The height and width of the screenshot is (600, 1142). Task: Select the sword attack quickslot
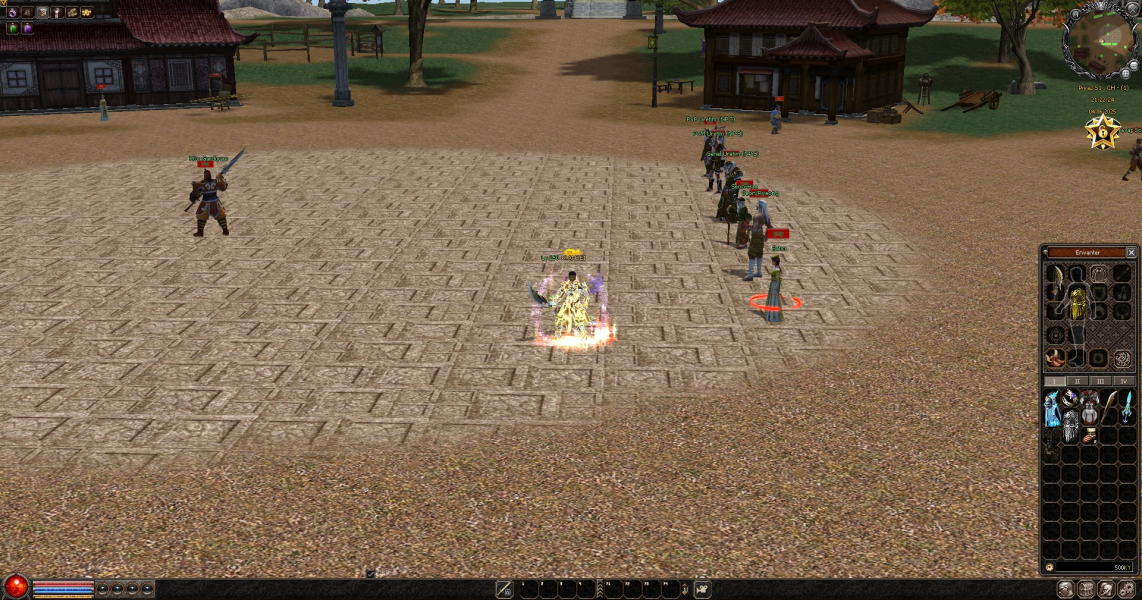[x=505, y=590]
